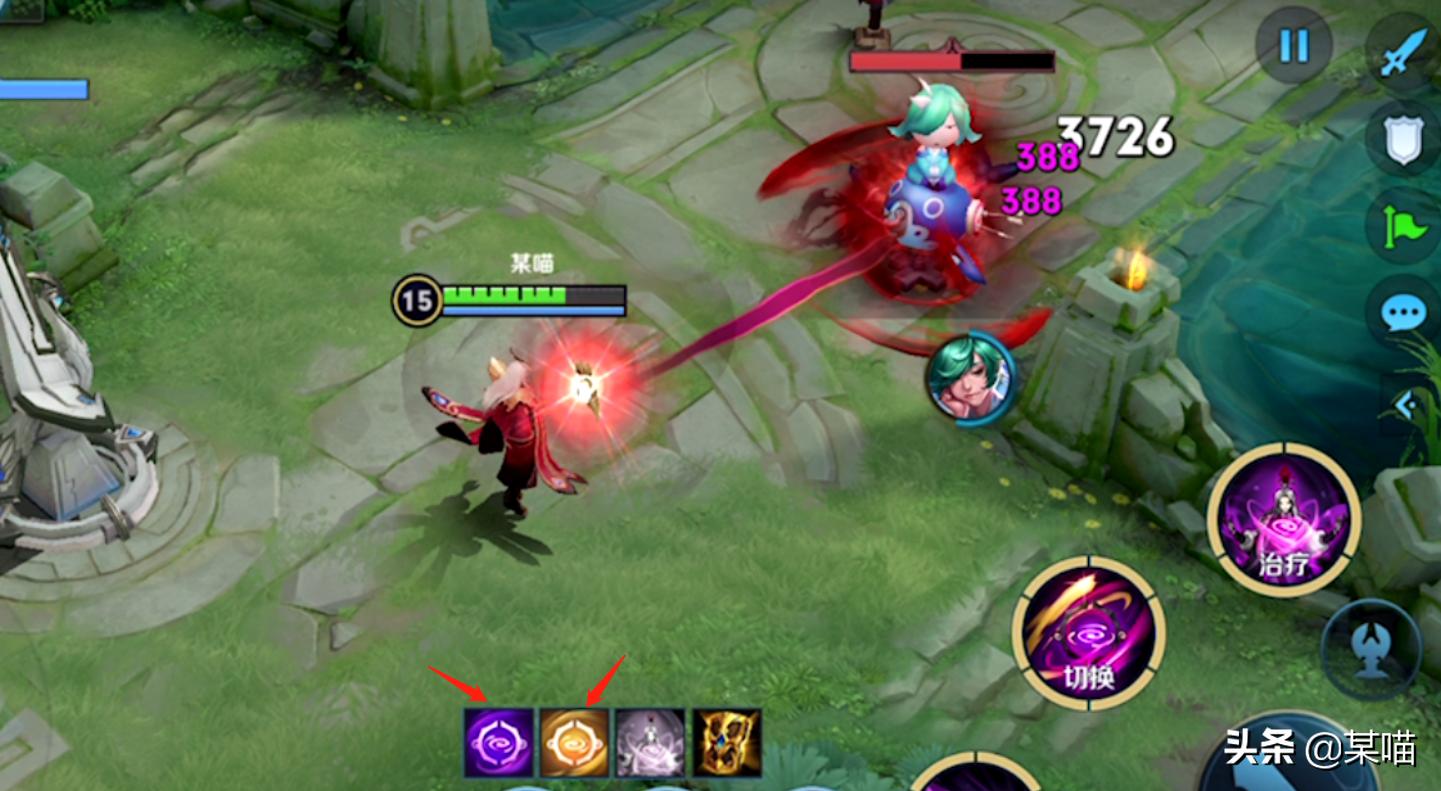This screenshot has height=791, width=1441.
Task: Select the orange swirl buff icon
Action: [575, 743]
